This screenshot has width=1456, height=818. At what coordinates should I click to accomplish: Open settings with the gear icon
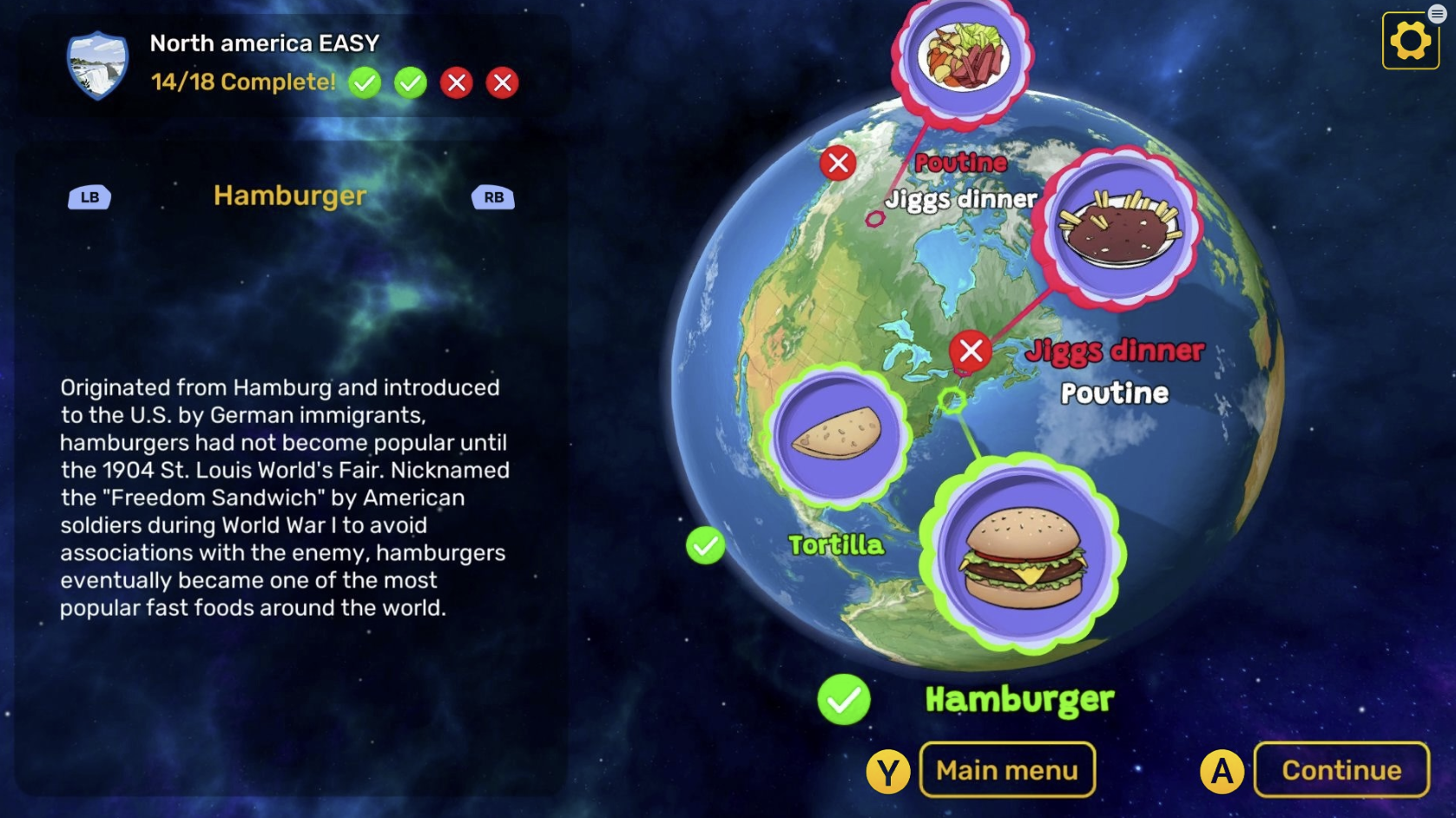point(1410,41)
